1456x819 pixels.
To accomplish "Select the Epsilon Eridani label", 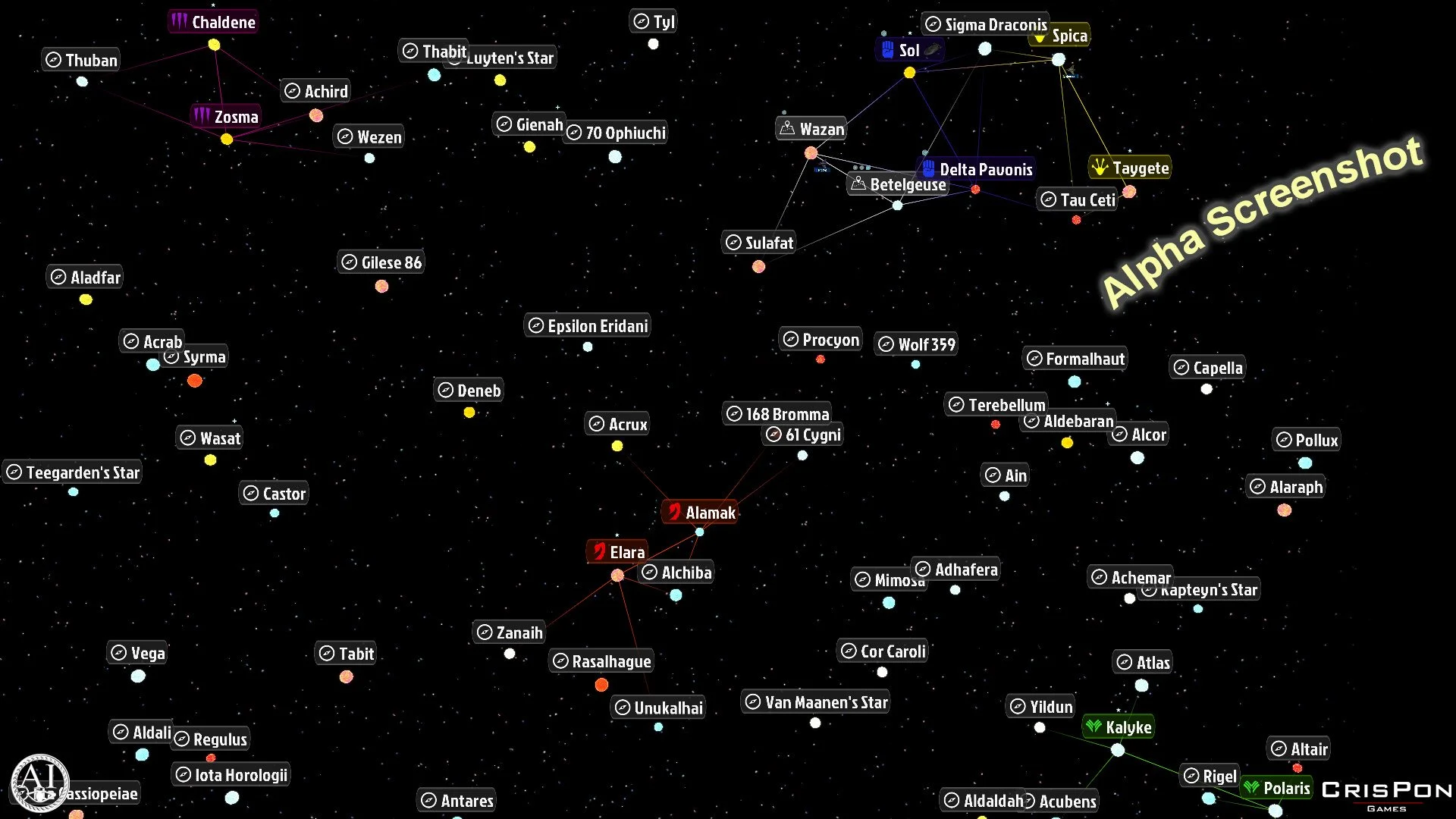I will (x=587, y=325).
